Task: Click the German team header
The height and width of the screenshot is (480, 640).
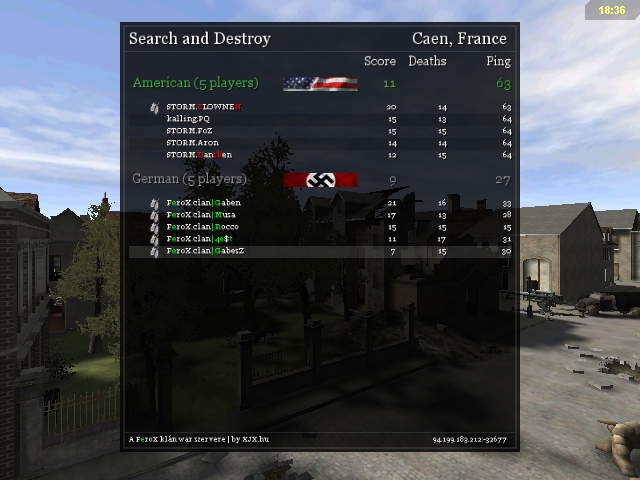Action: 189,179
